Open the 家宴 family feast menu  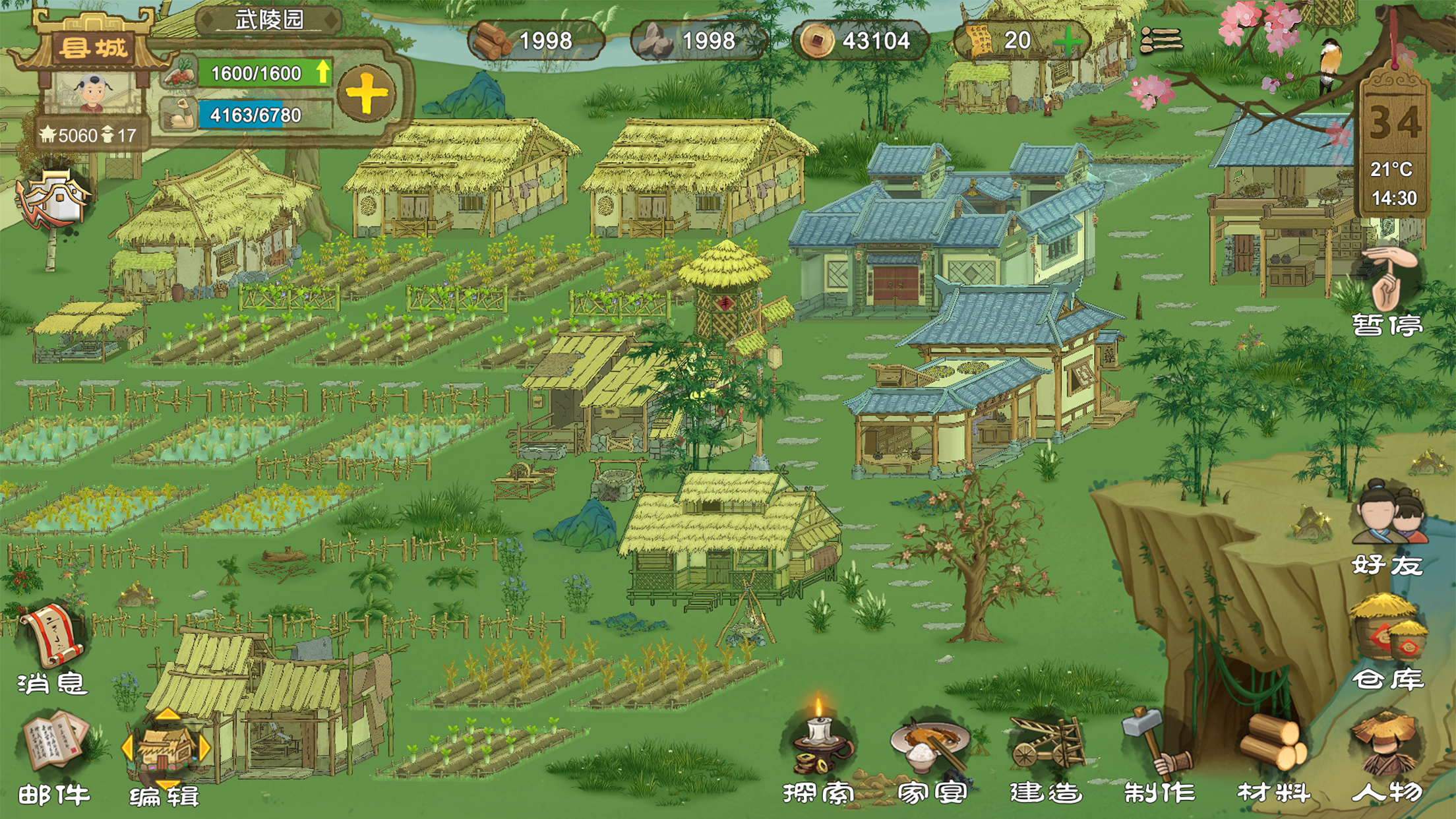[x=931, y=752]
